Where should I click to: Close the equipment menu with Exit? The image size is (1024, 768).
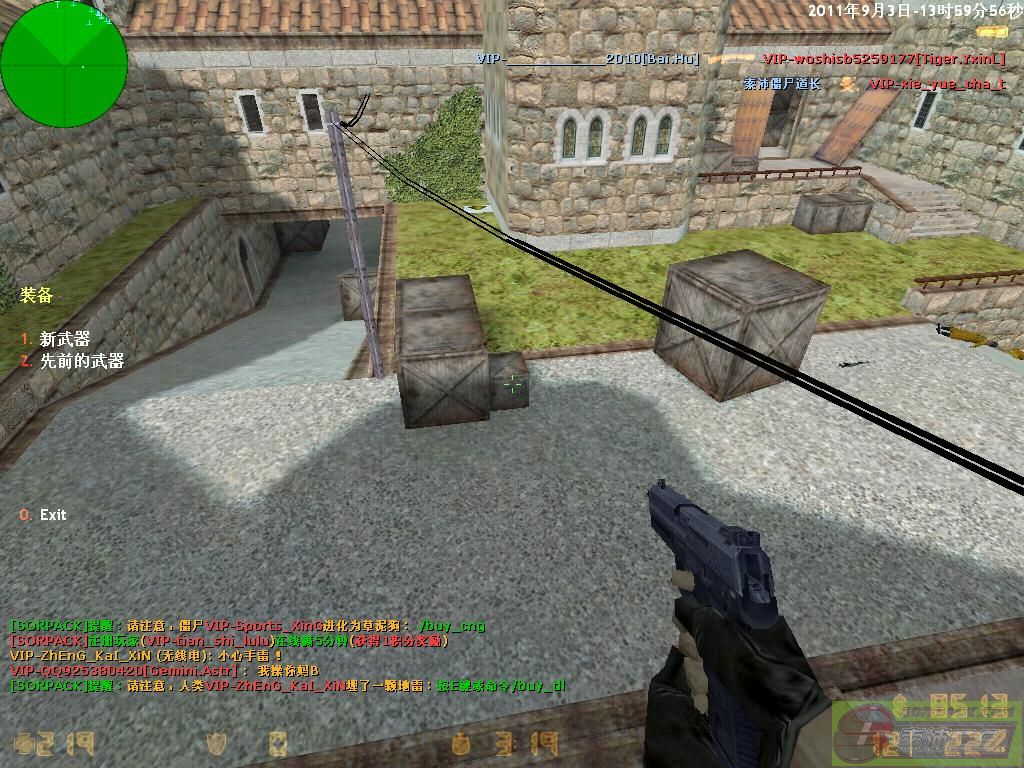[x=52, y=515]
